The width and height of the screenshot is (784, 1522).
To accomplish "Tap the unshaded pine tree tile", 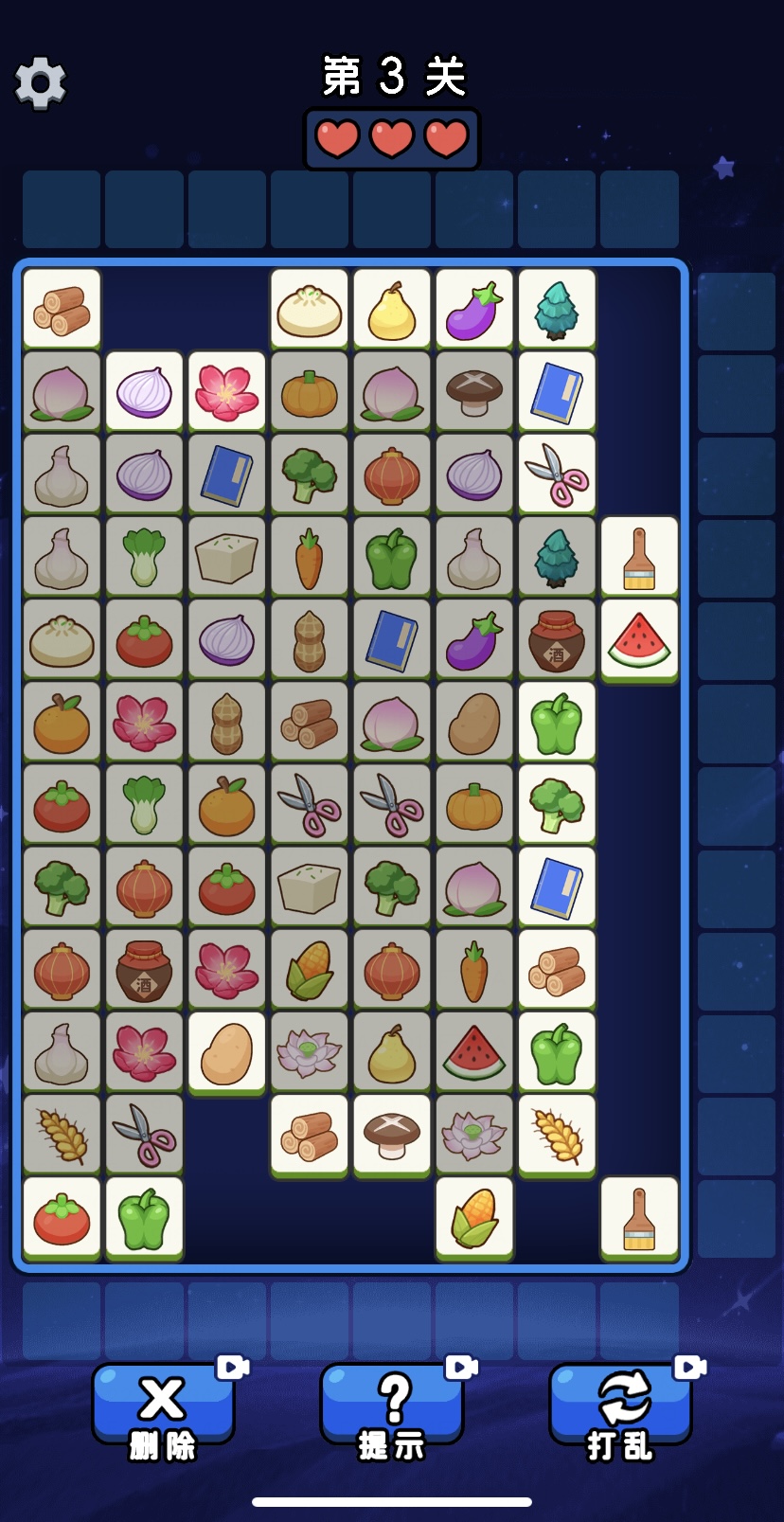I will tap(557, 309).
